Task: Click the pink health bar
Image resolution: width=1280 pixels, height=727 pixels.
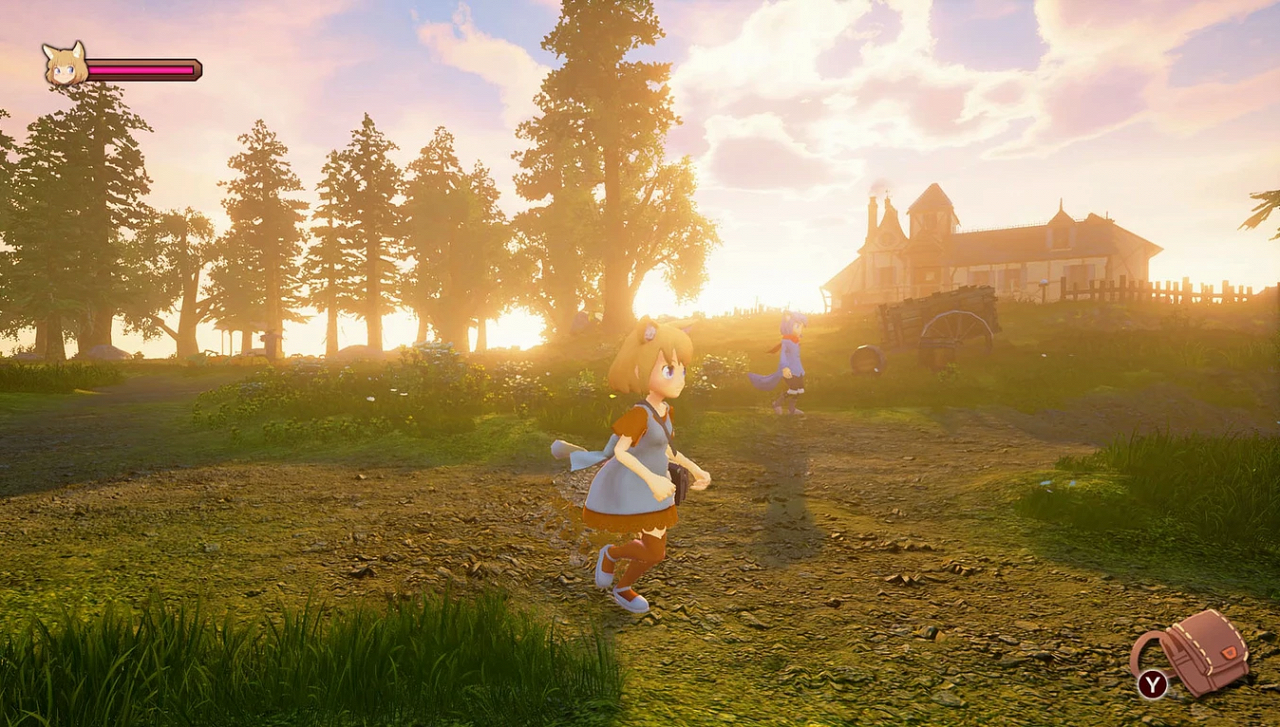Action: [140, 70]
